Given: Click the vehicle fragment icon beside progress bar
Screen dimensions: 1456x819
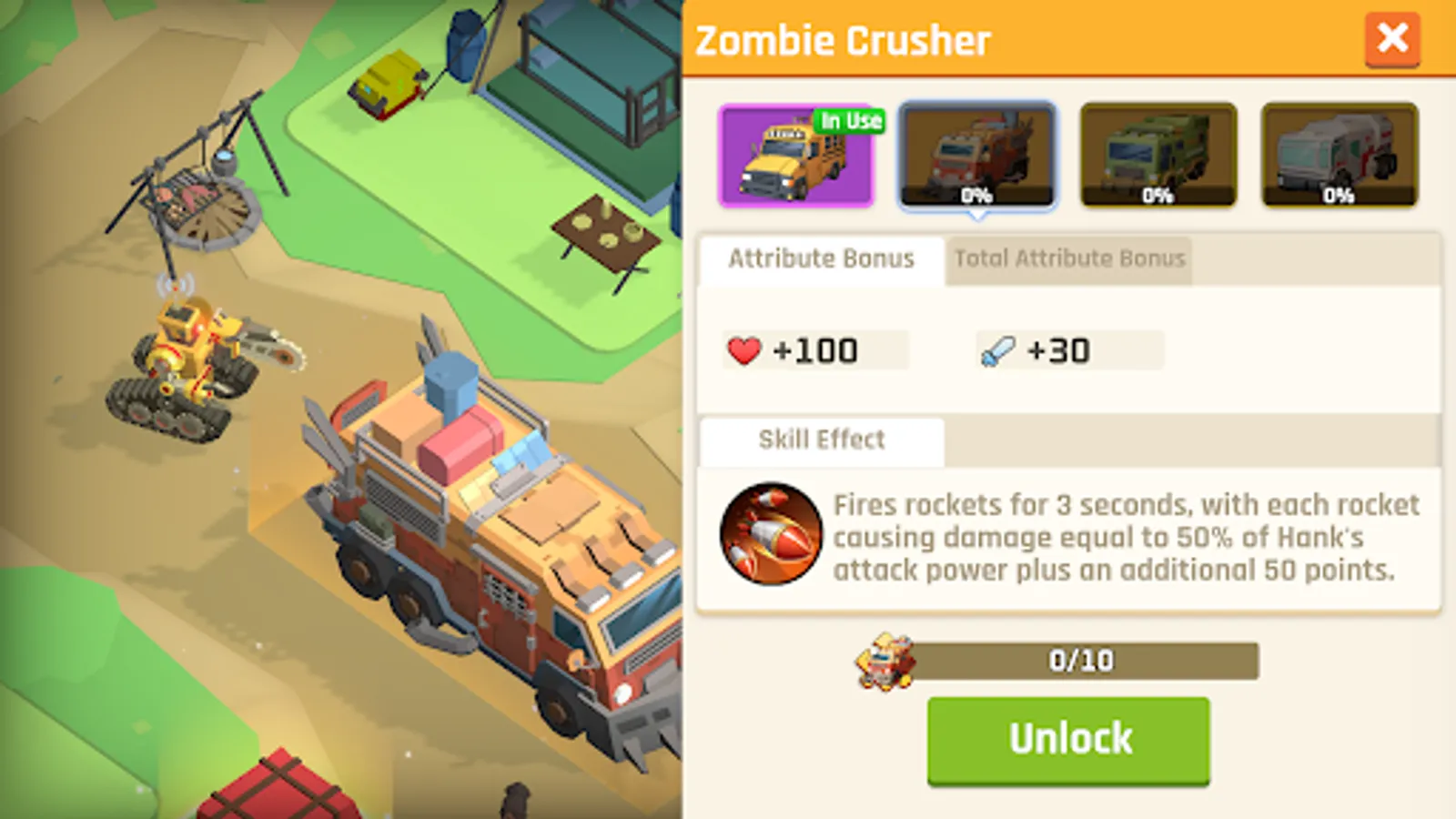Looking at the screenshot, I should coord(882,661).
